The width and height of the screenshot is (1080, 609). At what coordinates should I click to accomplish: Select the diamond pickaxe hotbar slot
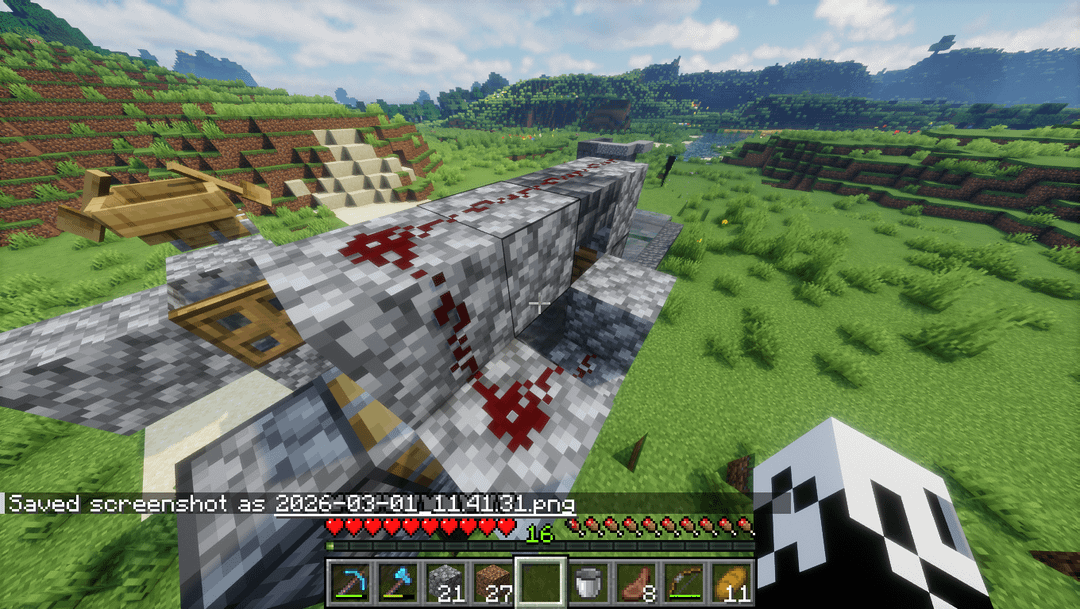(350, 582)
